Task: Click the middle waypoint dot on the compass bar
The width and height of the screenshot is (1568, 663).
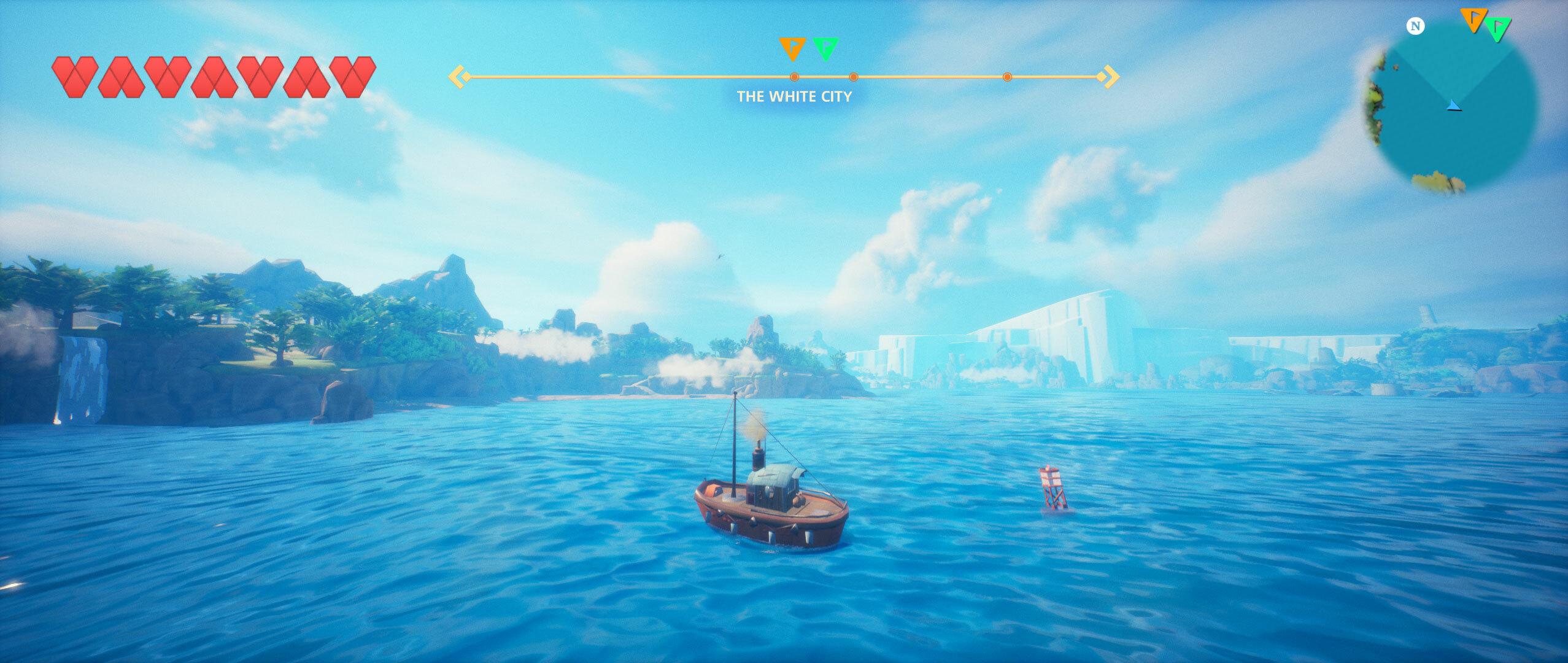Action: coord(852,78)
